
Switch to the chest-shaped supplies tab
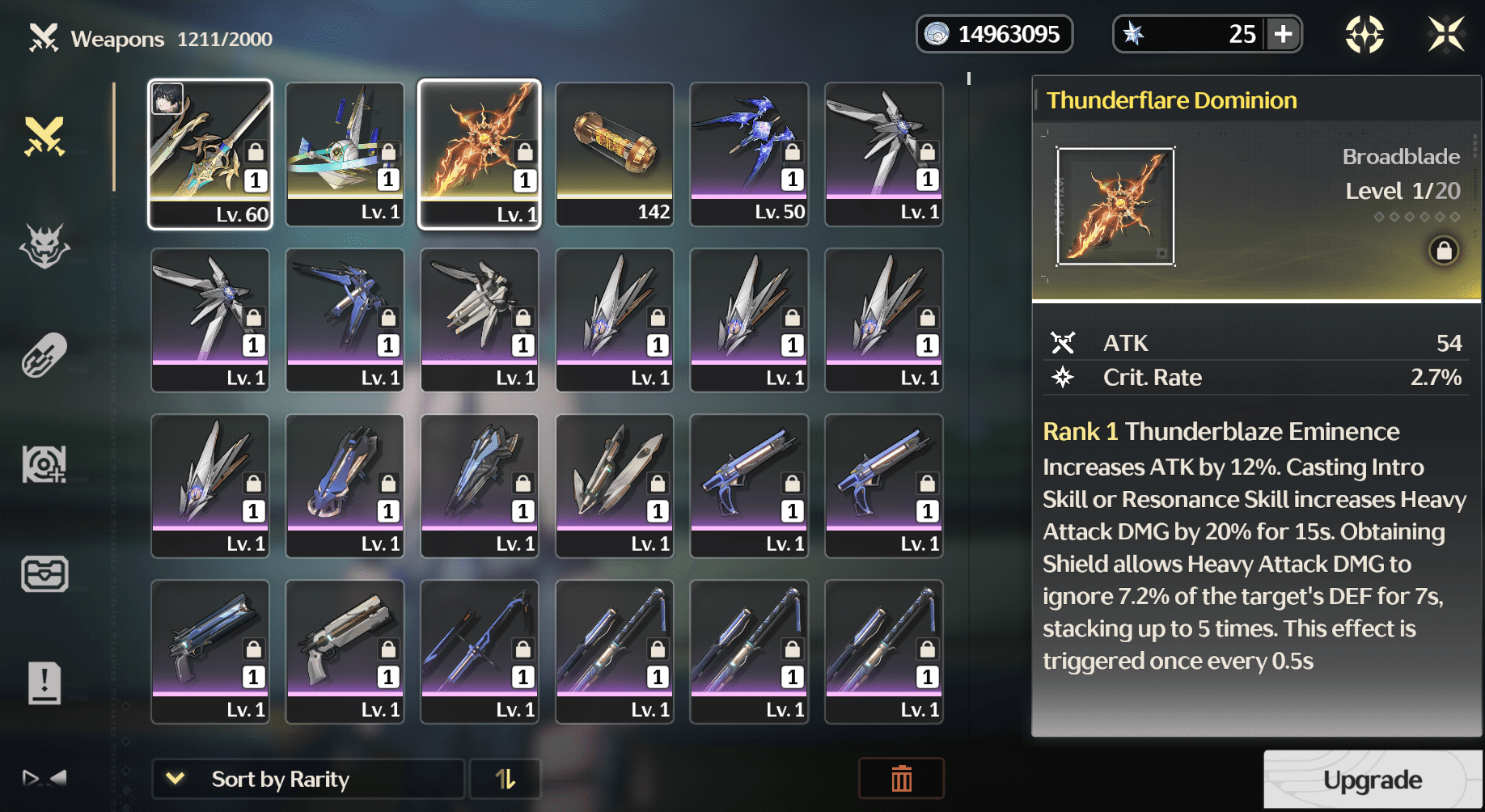(x=44, y=574)
